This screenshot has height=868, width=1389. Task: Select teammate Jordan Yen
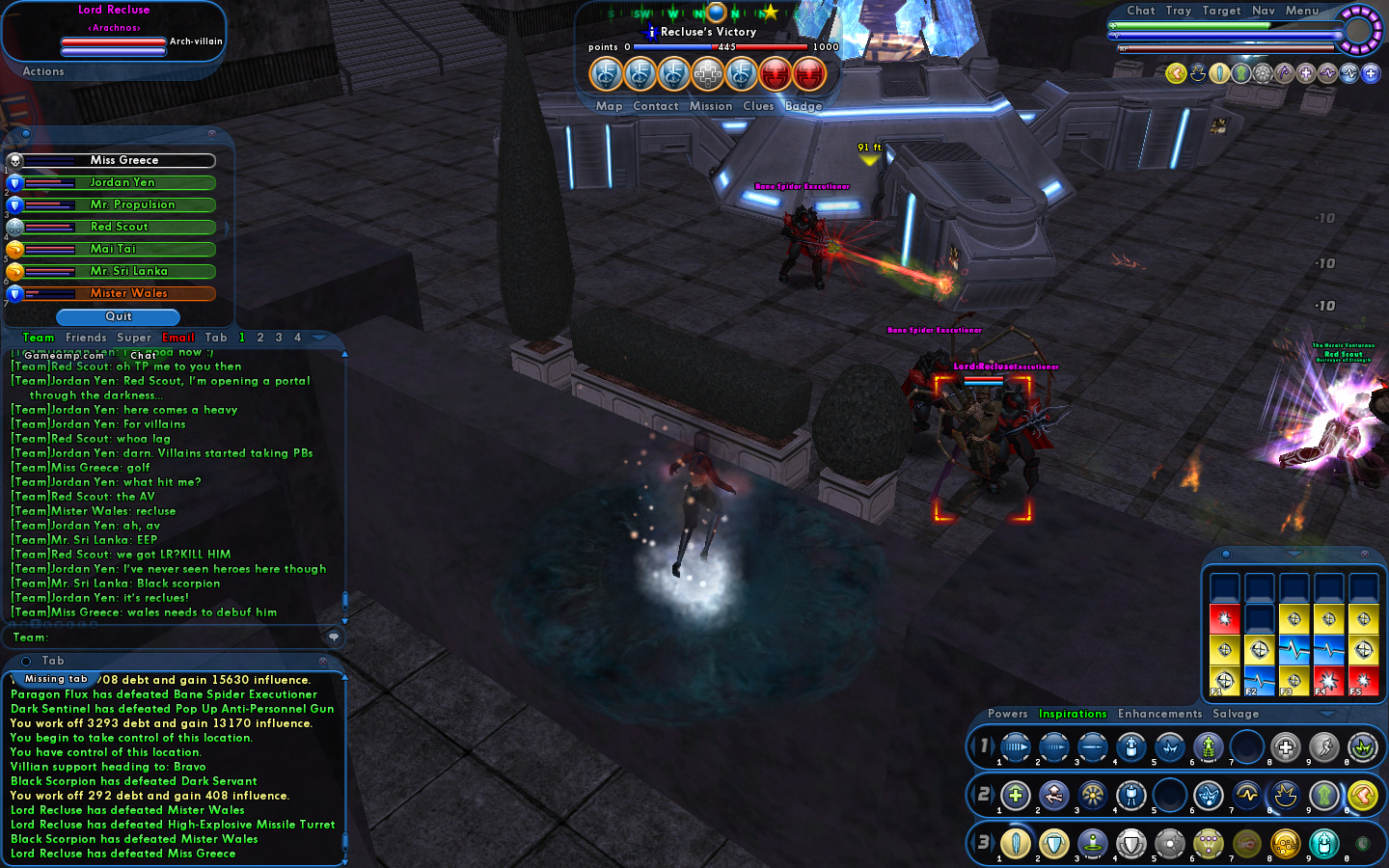click(x=122, y=182)
